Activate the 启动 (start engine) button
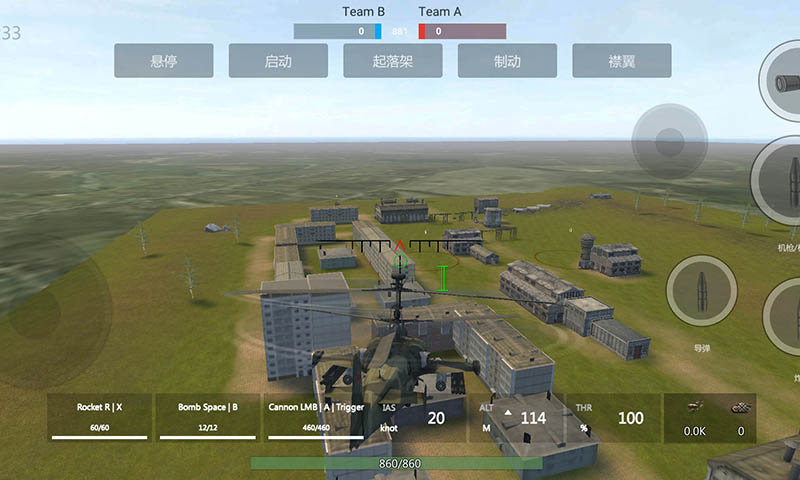This screenshot has height=480, width=800. (x=278, y=61)
